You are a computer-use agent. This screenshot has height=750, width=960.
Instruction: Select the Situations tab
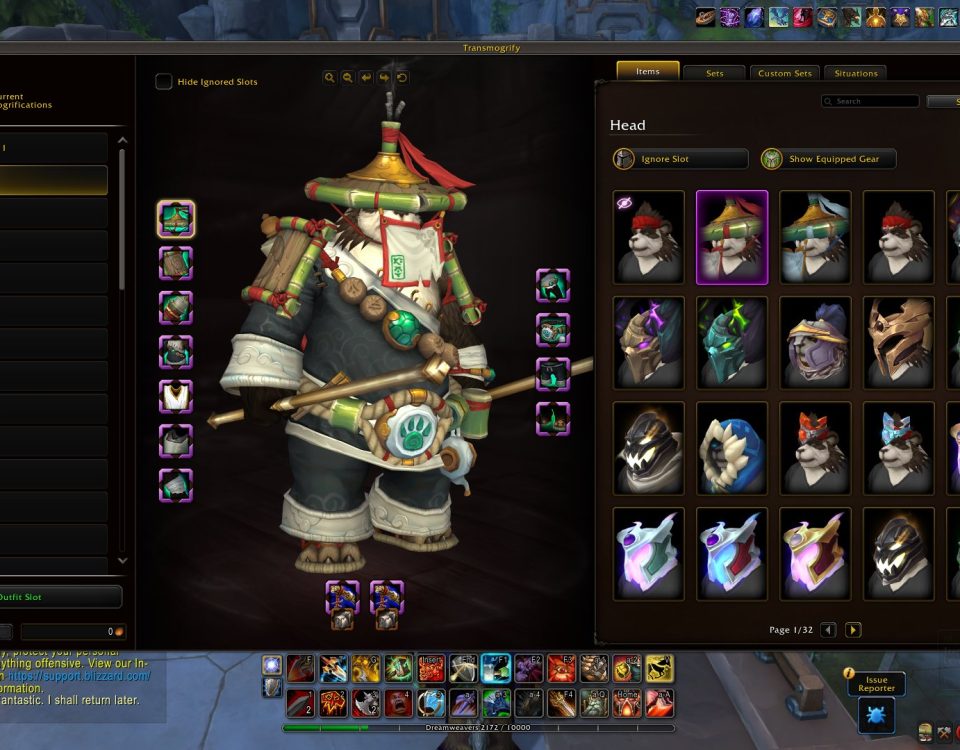(856, 73)
